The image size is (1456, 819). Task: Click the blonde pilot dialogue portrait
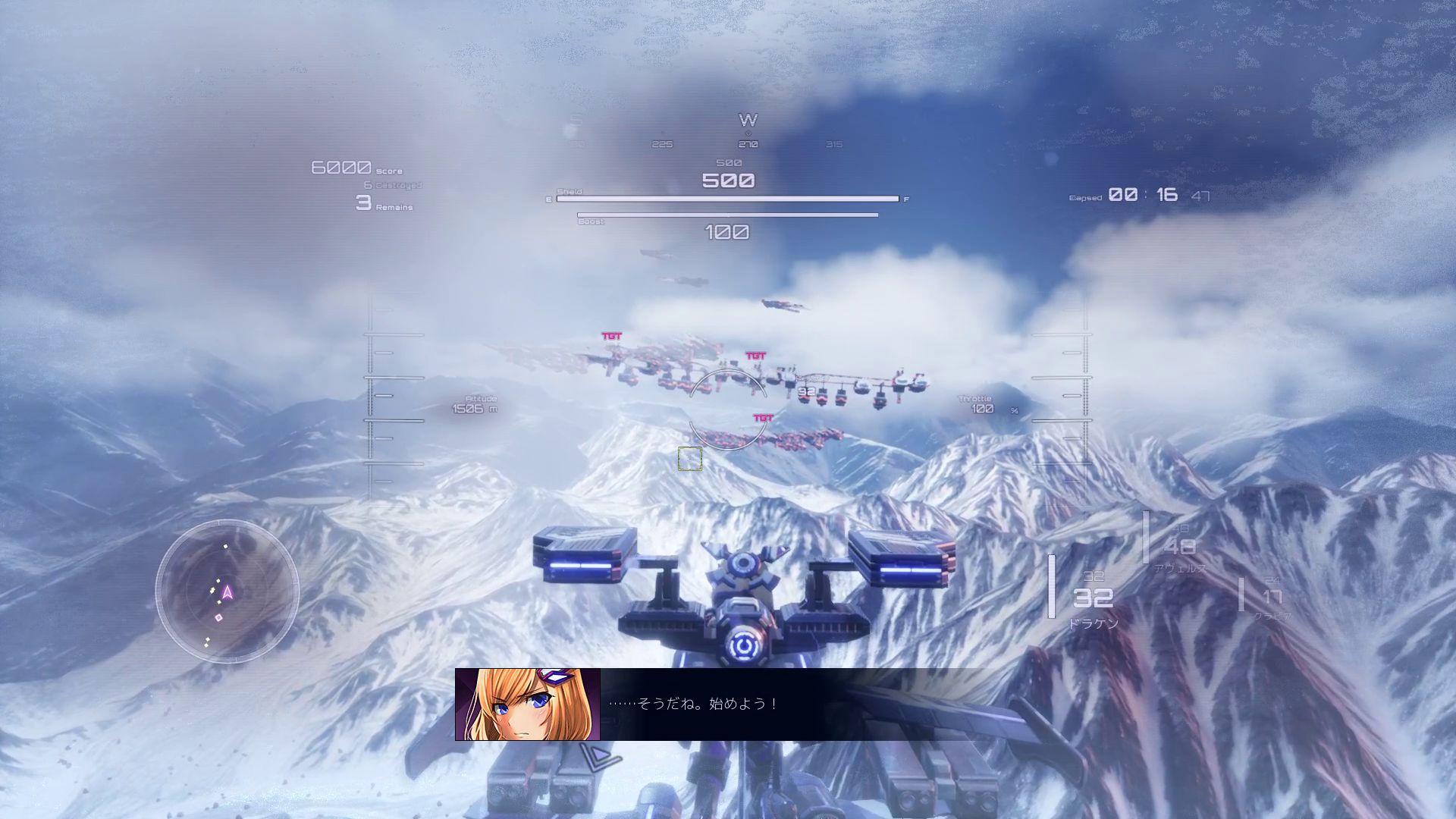[x=528, y=704]
